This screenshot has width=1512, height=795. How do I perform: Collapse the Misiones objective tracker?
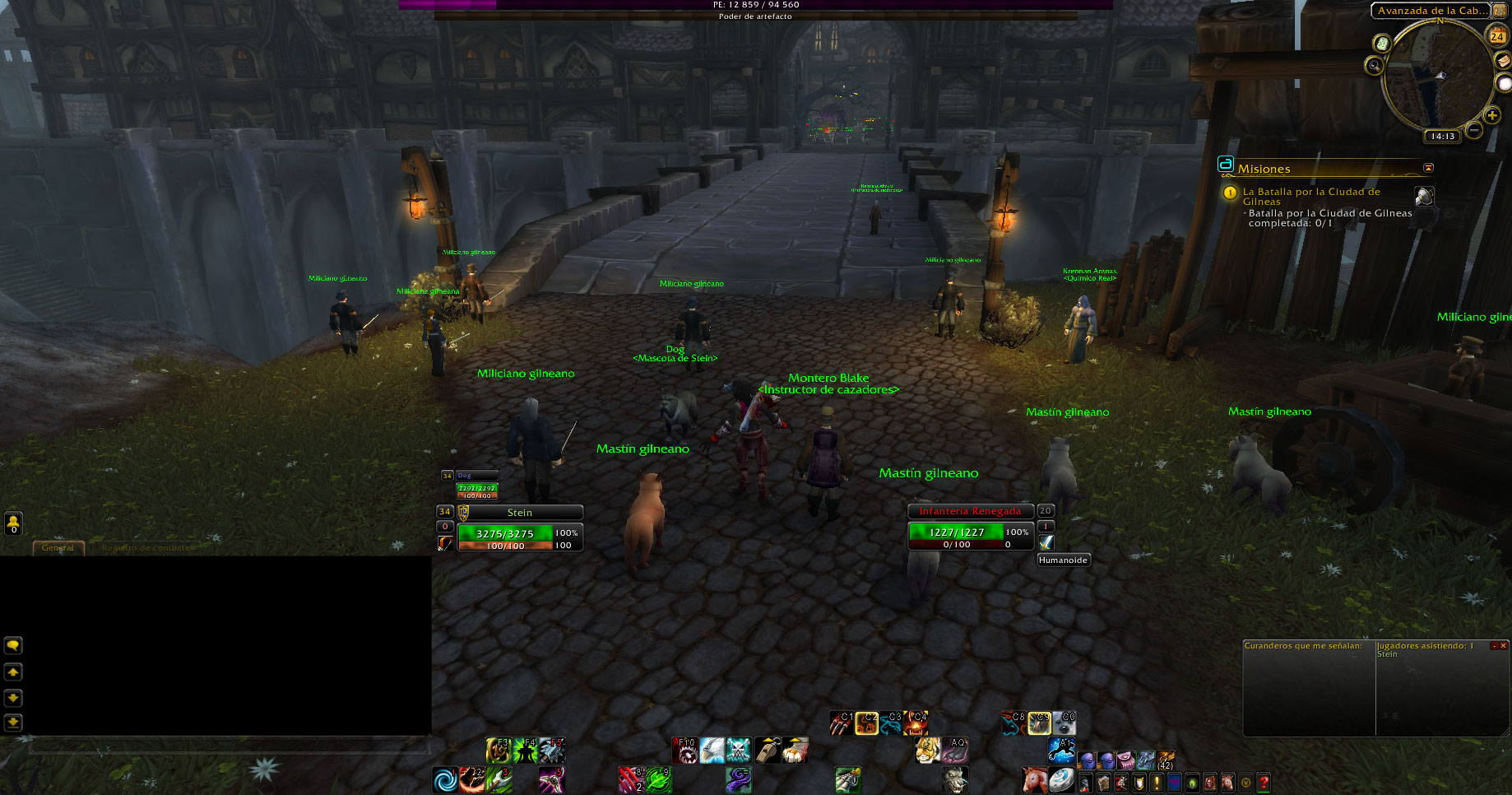[x=1428, y=168]
